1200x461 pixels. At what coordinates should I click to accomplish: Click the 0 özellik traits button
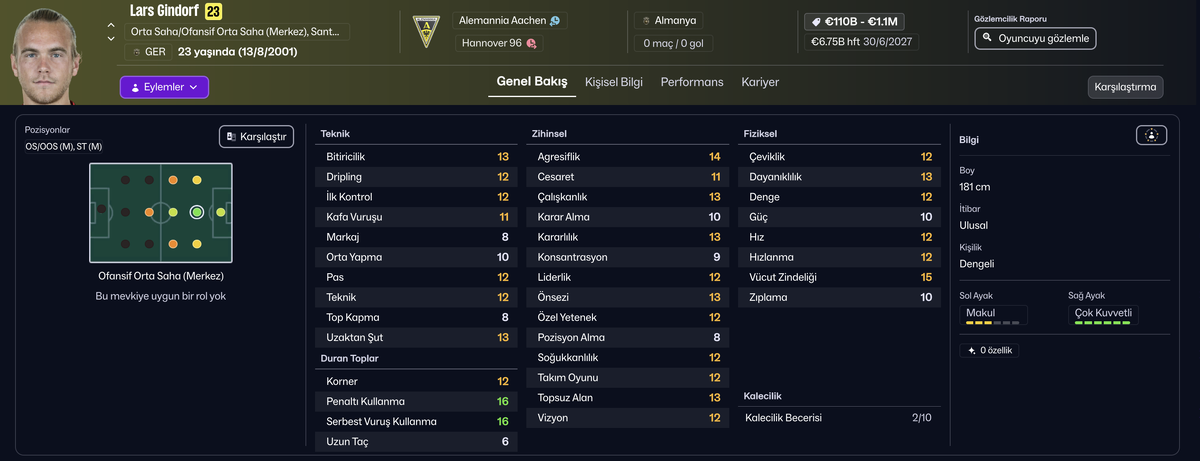click(x=988, y=350)
